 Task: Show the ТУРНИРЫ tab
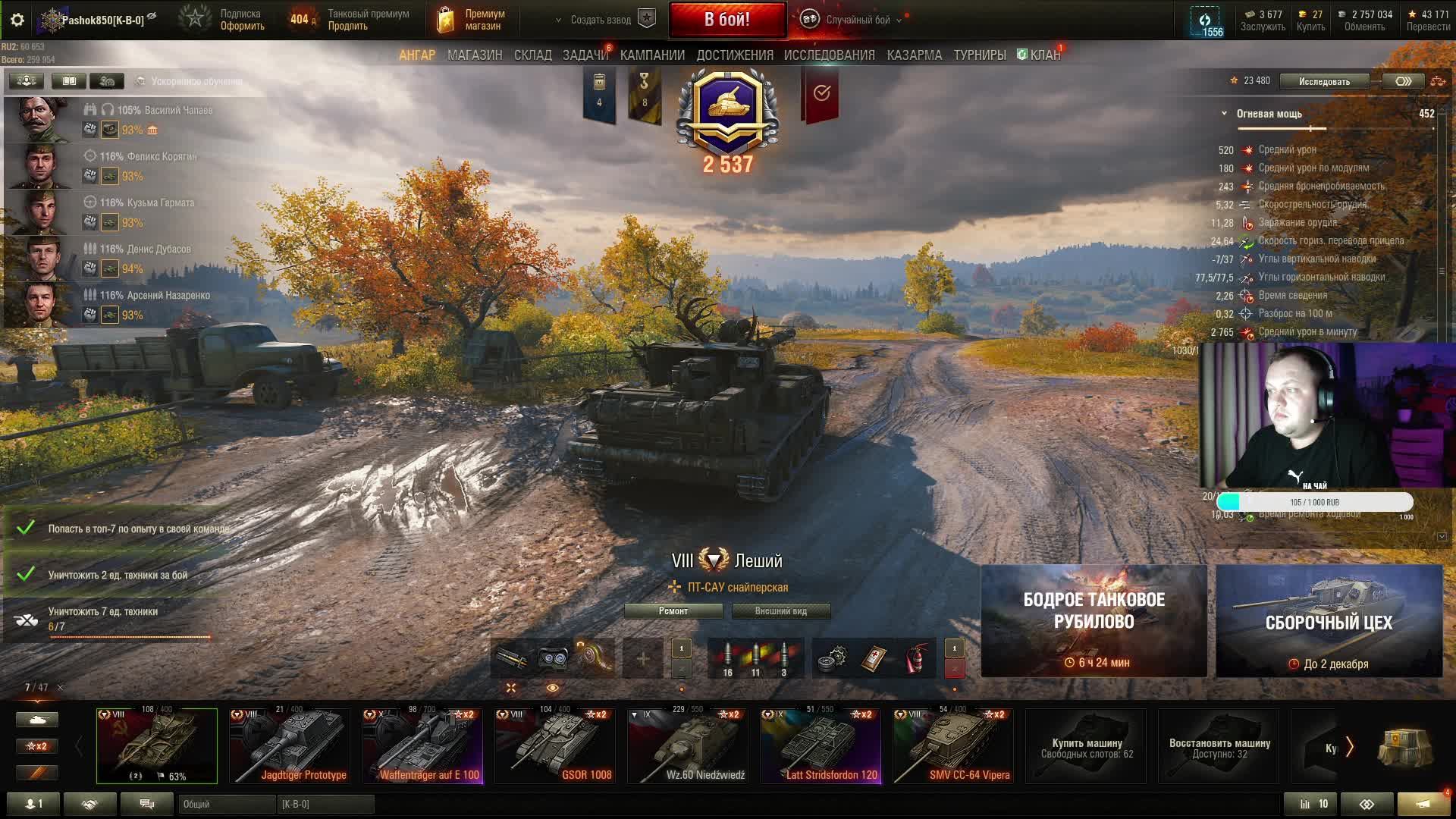(x=979, y=55)
